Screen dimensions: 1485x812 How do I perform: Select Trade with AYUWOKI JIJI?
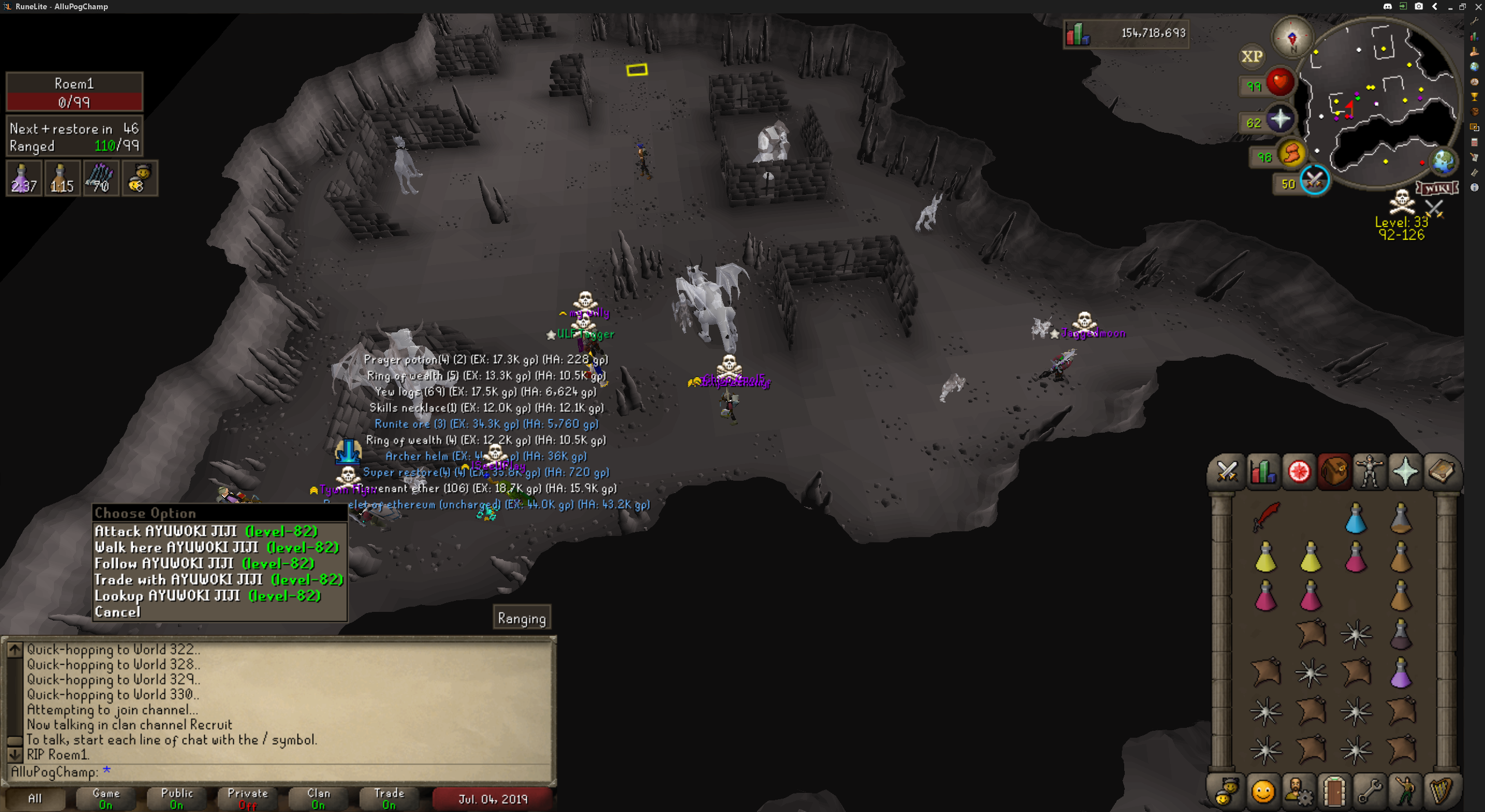[x=218, y=579]
